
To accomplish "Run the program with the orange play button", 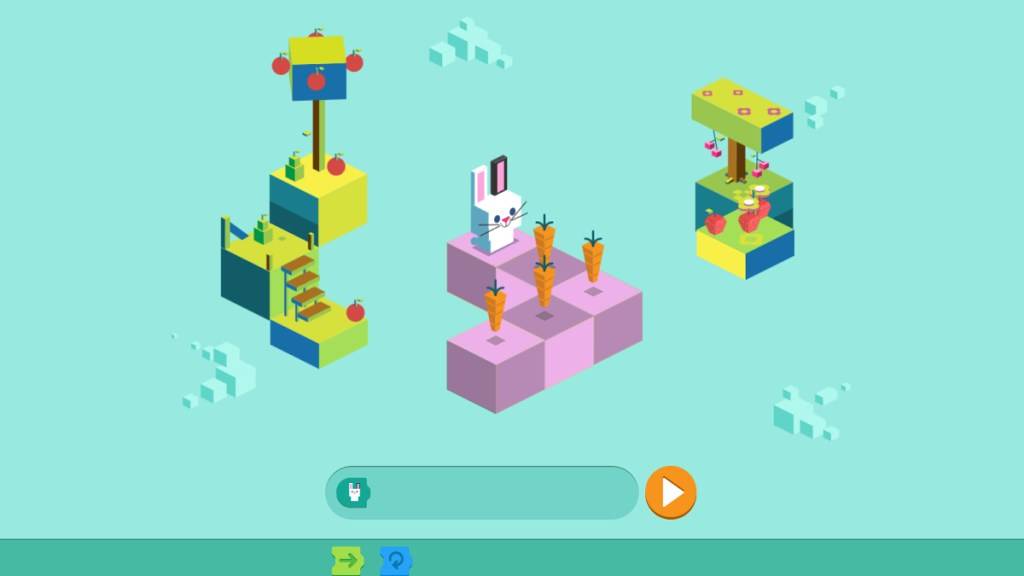I will (670, 492).
